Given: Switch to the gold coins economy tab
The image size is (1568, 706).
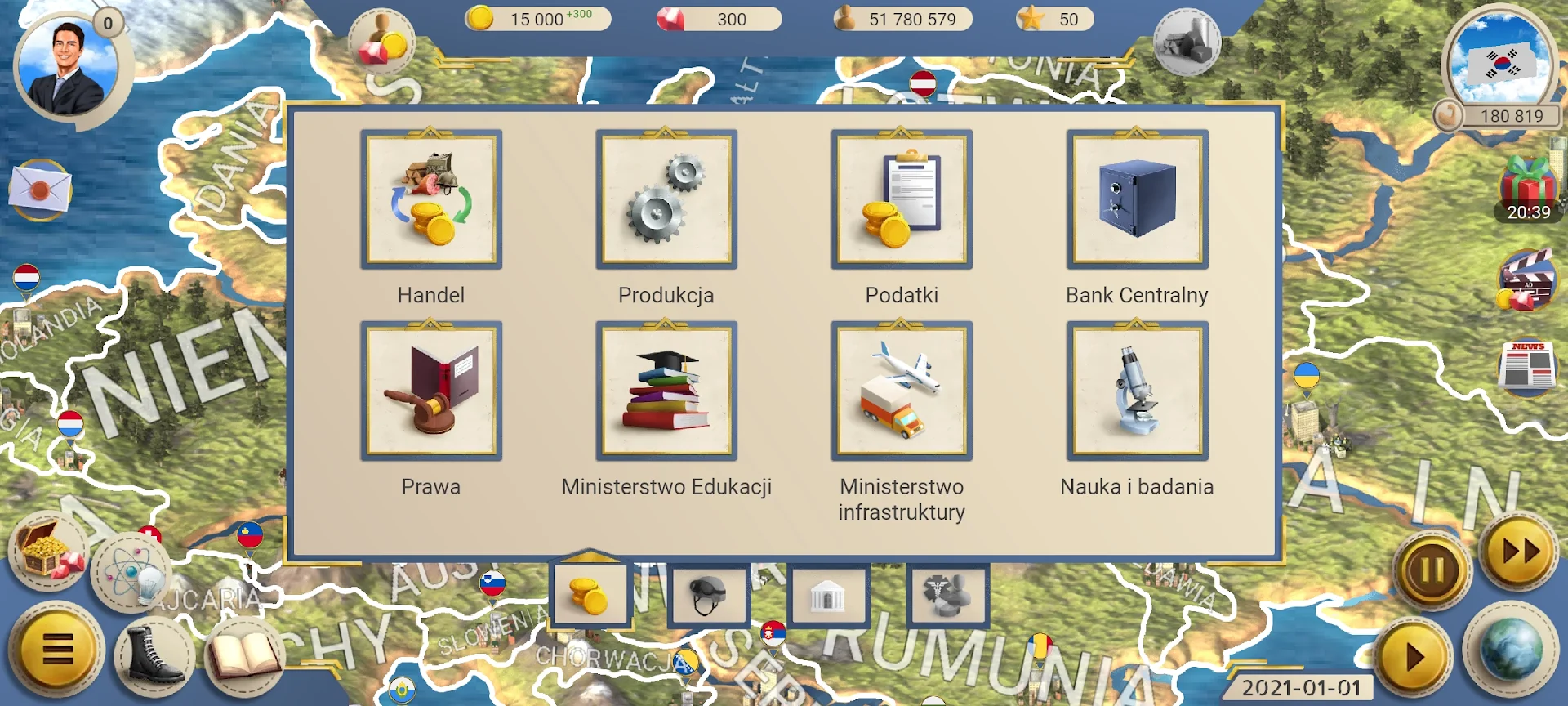Looking at the screenshot, I should pos(590,595).
